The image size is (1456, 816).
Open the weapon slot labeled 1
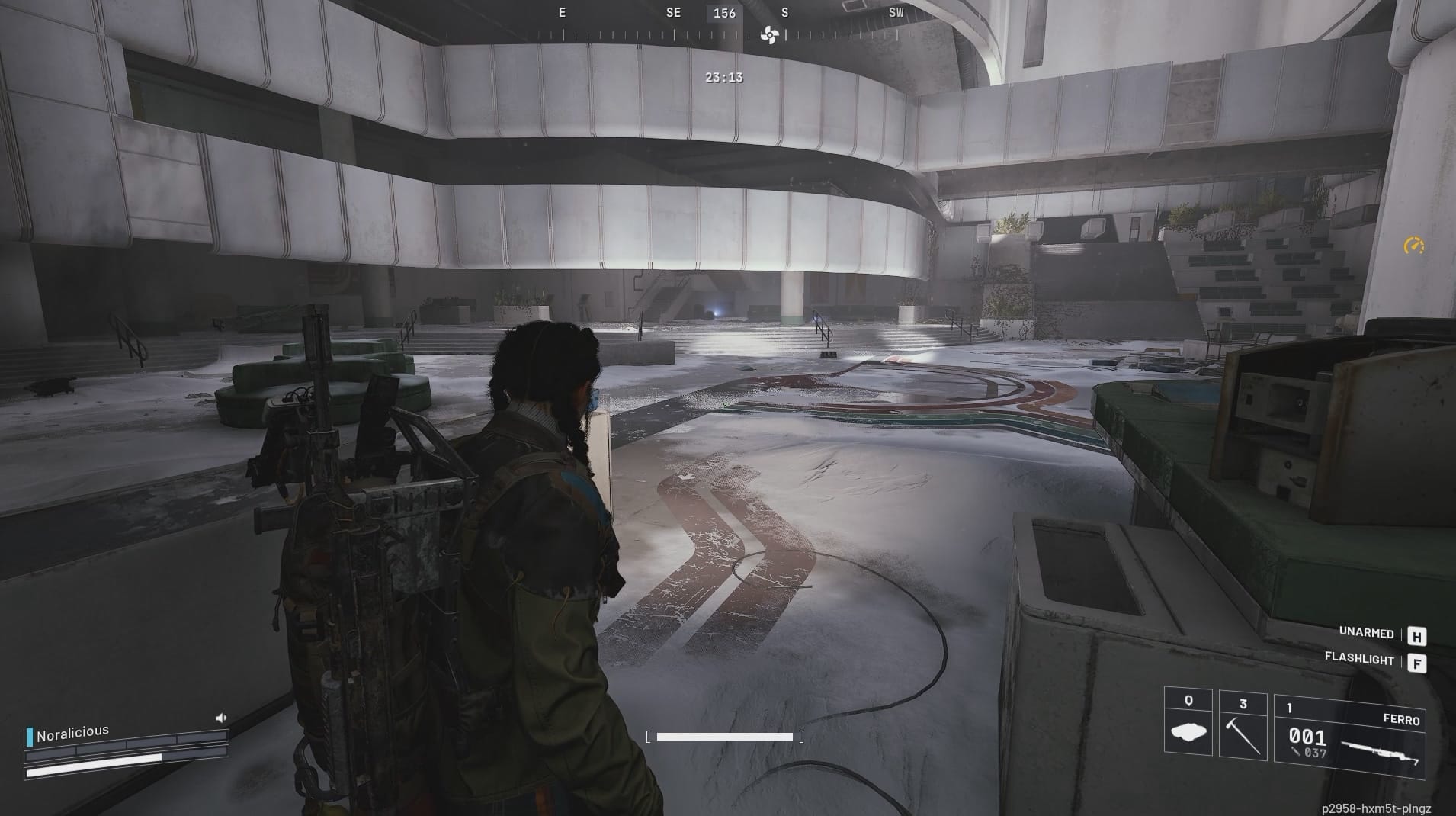[x=1290, y=707]
